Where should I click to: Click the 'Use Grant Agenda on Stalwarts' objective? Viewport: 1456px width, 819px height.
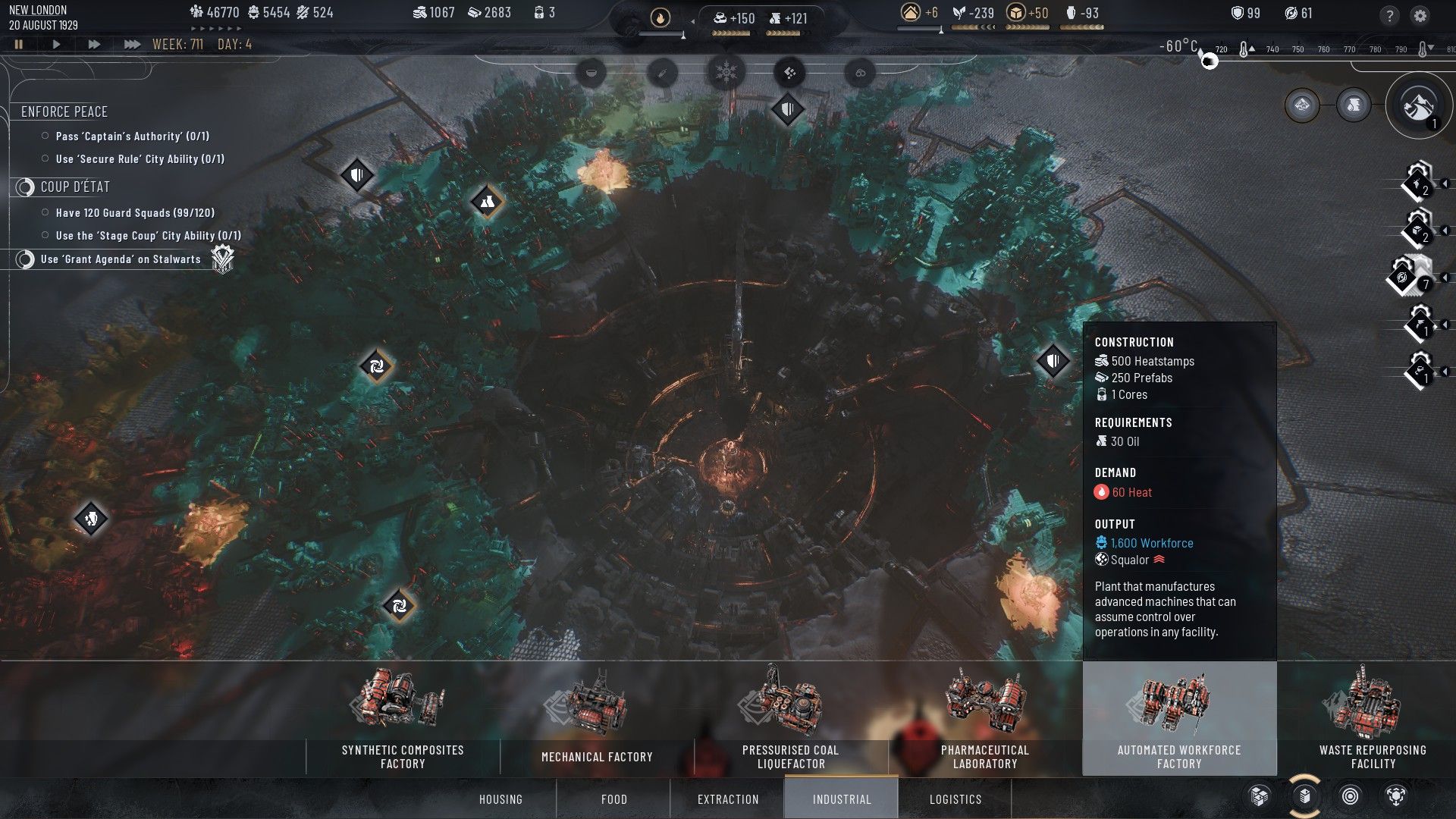click(121, 259)
